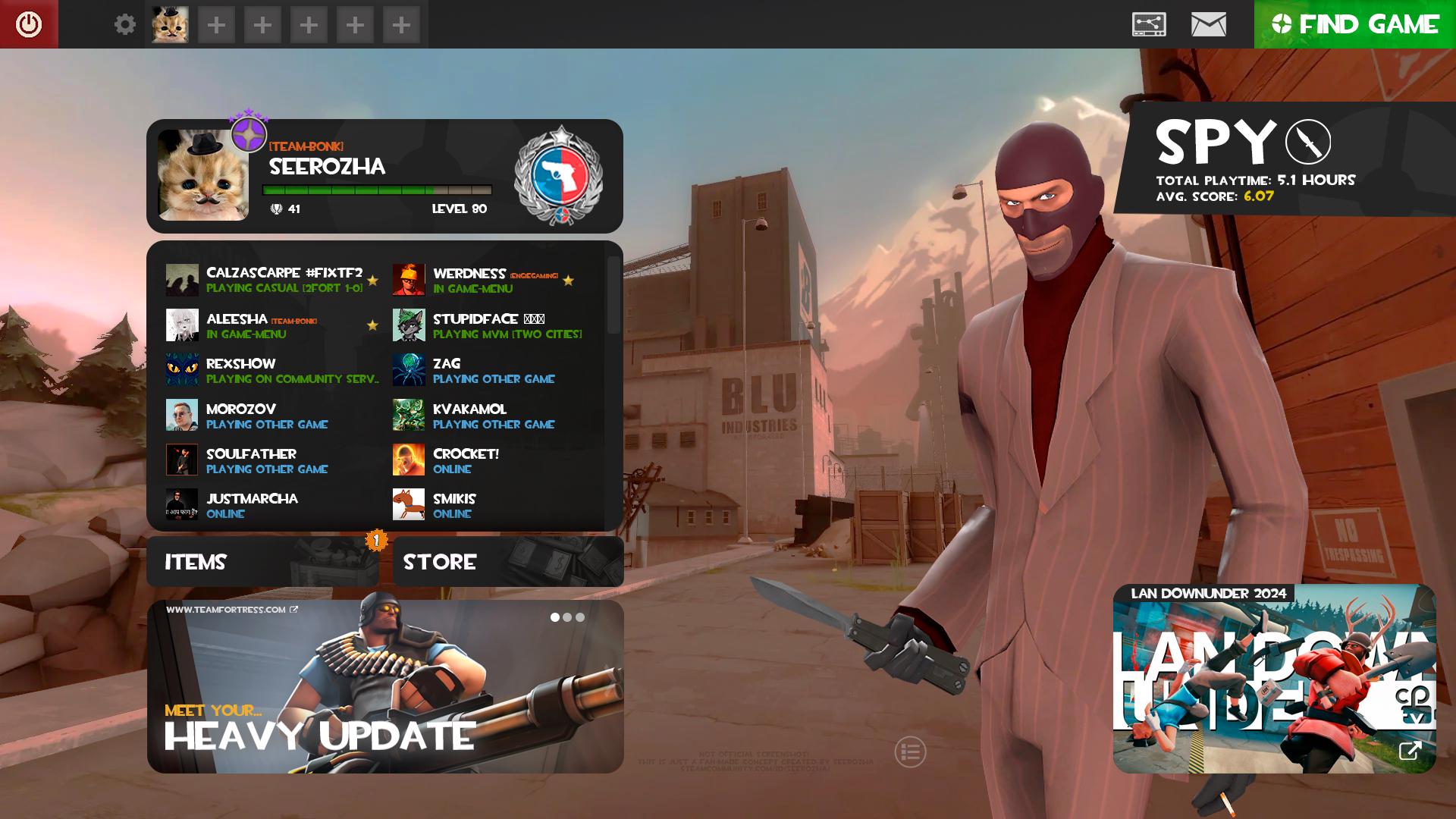Quit the game via power icon
This screenshot has width=1456, height=819.
click(28, 24)
